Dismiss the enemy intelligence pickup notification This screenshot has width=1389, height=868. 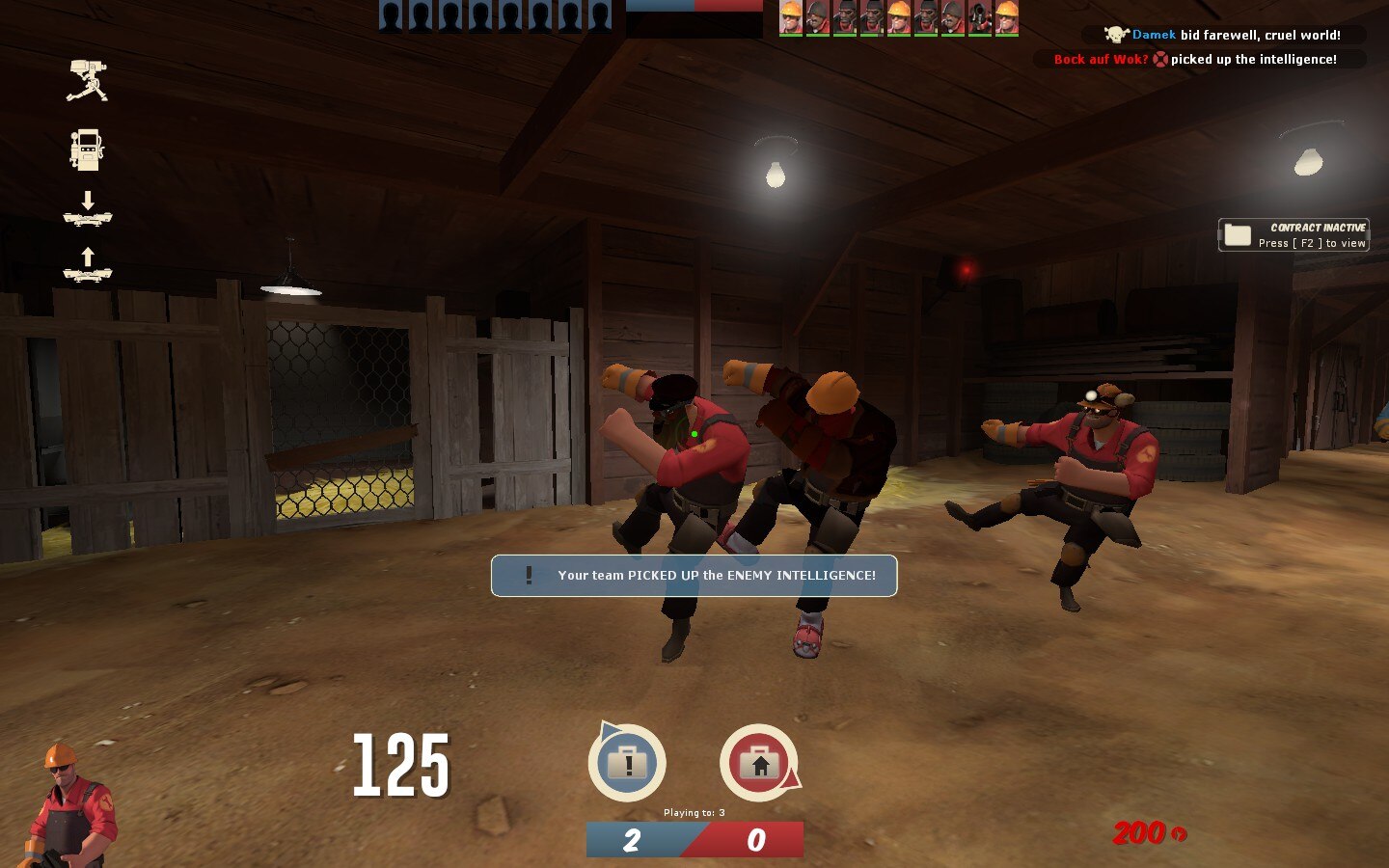click(694, 576)
